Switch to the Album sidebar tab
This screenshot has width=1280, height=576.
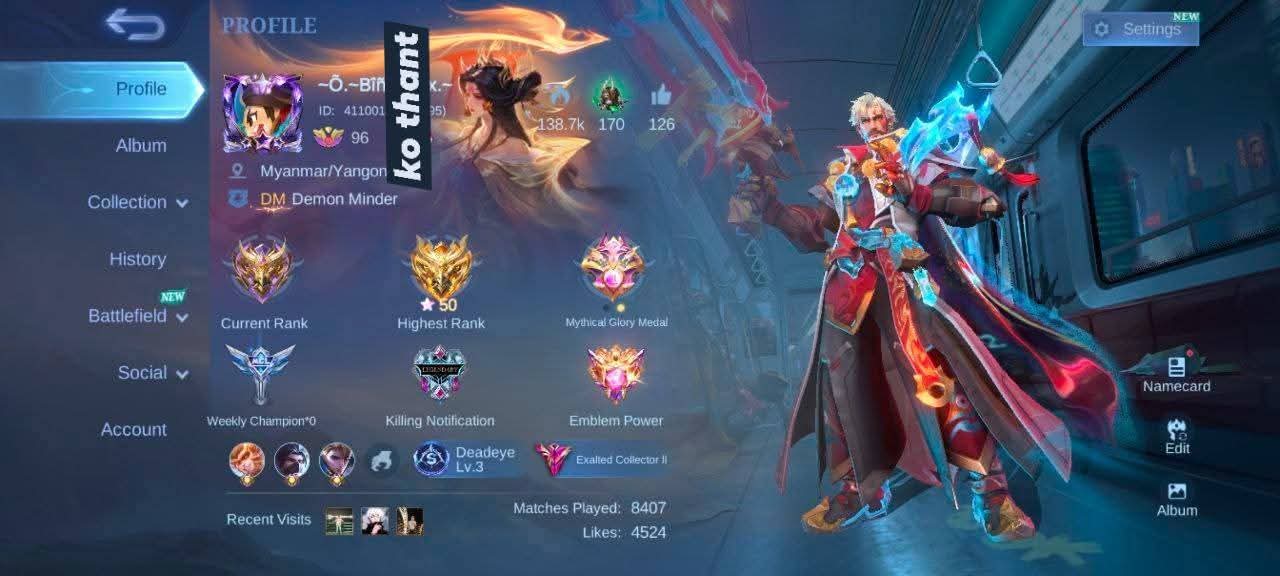point(140,146)
